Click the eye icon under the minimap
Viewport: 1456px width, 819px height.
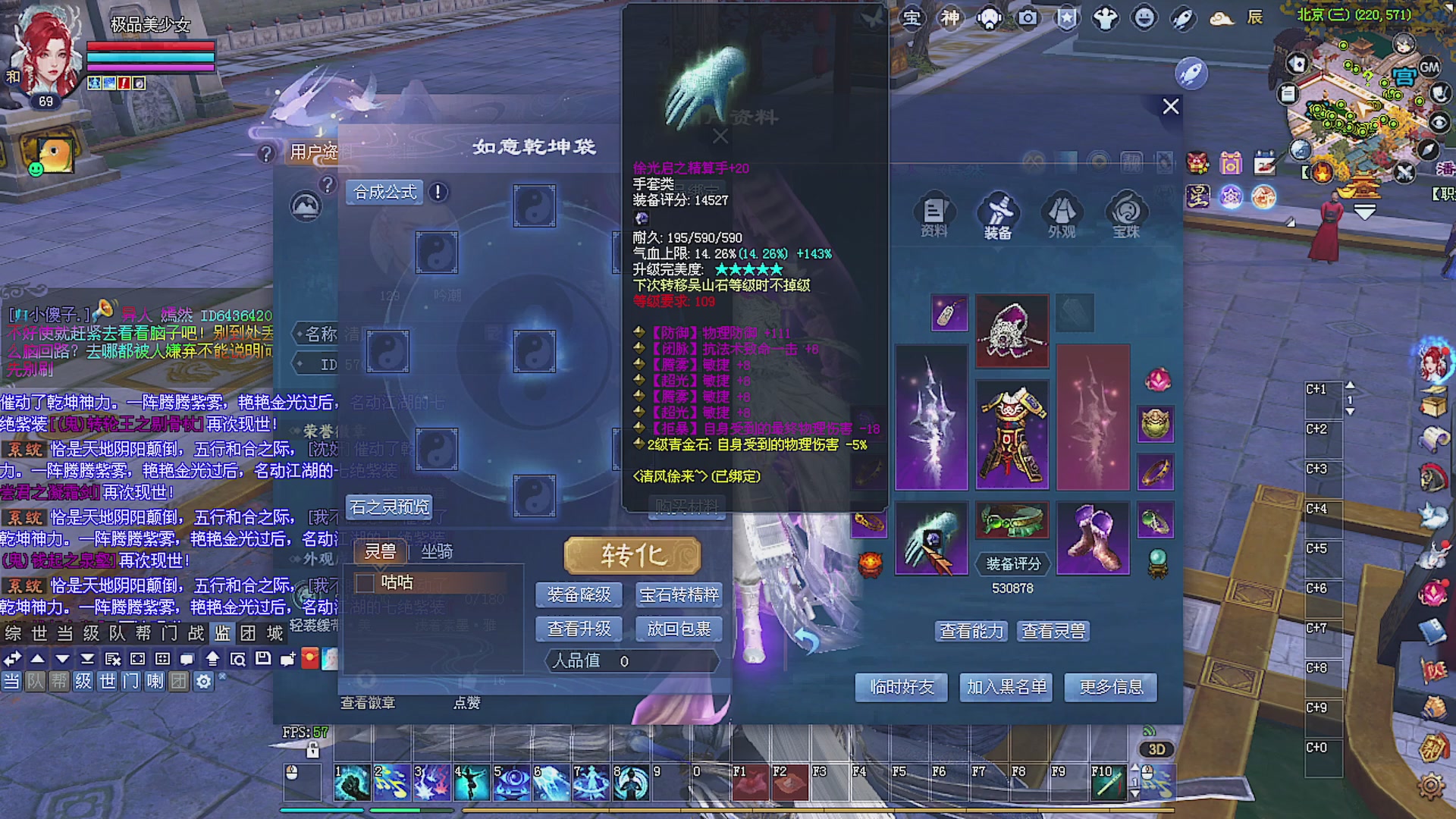1439,123
